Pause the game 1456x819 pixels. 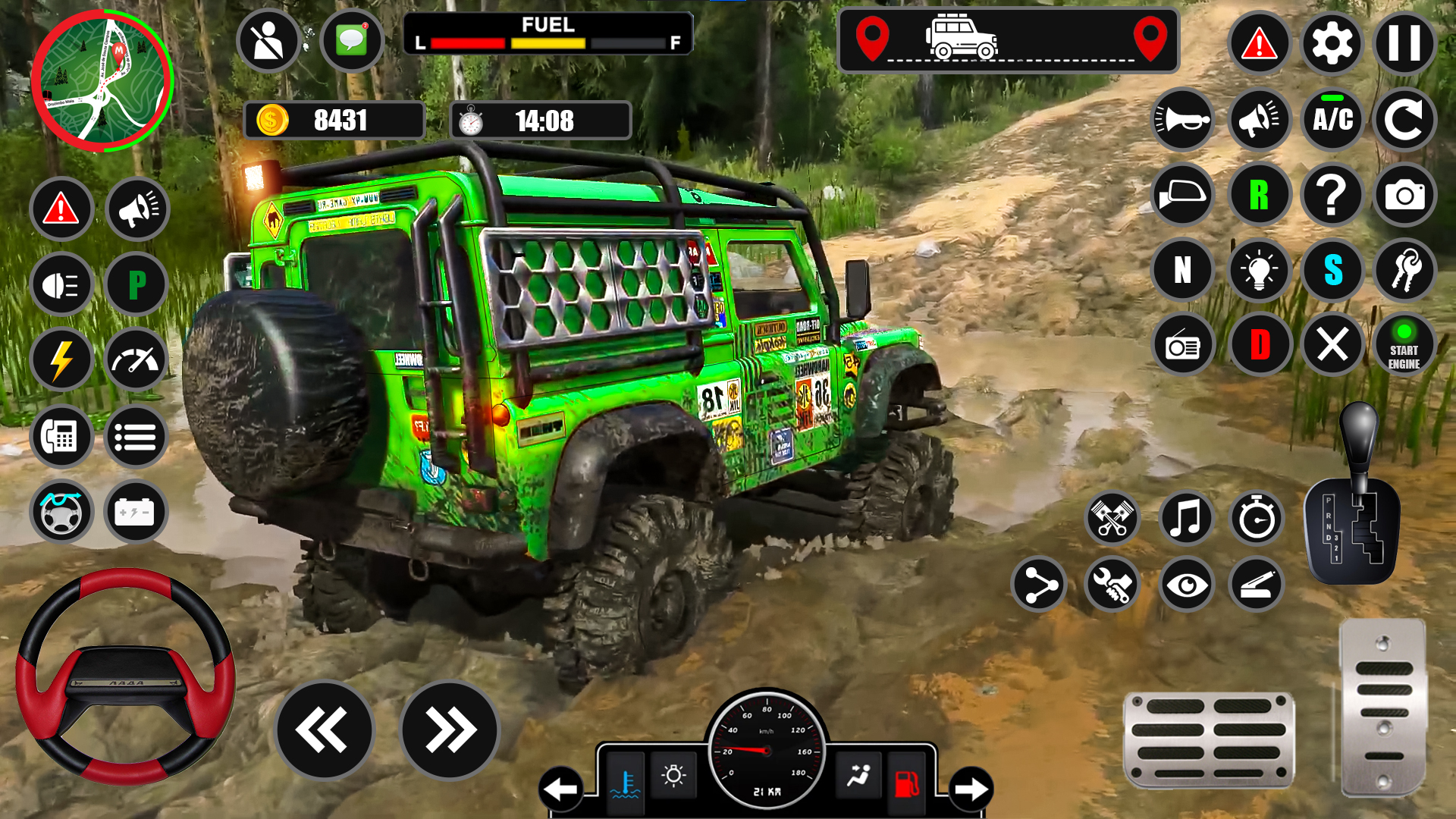pos(1404,44)
